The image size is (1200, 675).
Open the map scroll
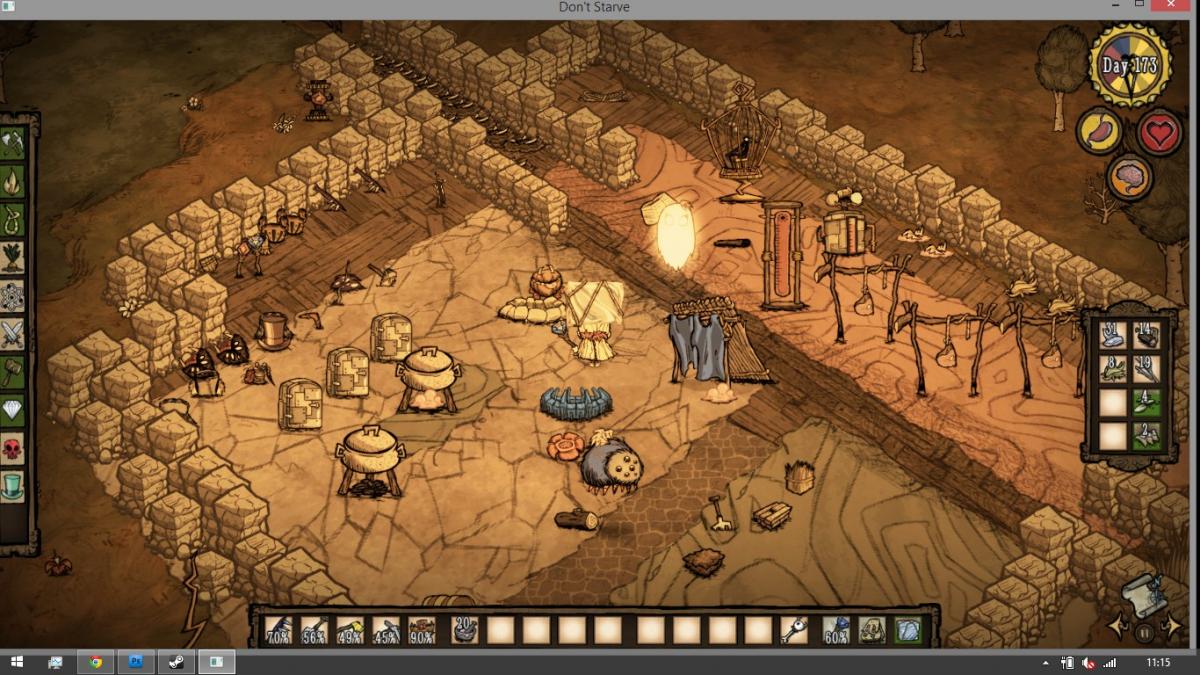[1143, 597]
